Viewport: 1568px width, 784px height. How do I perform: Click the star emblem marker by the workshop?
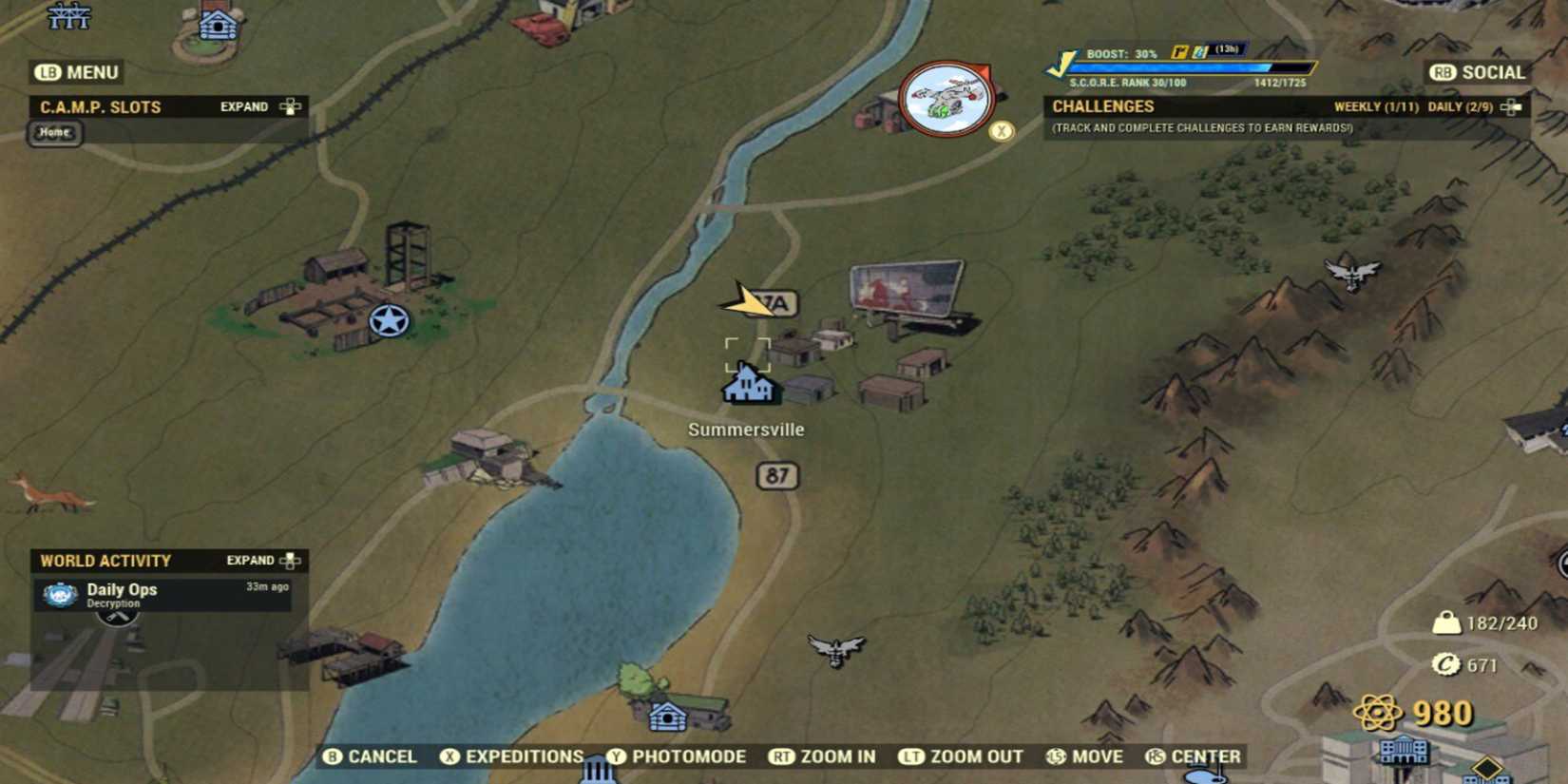tap(389, 319)
